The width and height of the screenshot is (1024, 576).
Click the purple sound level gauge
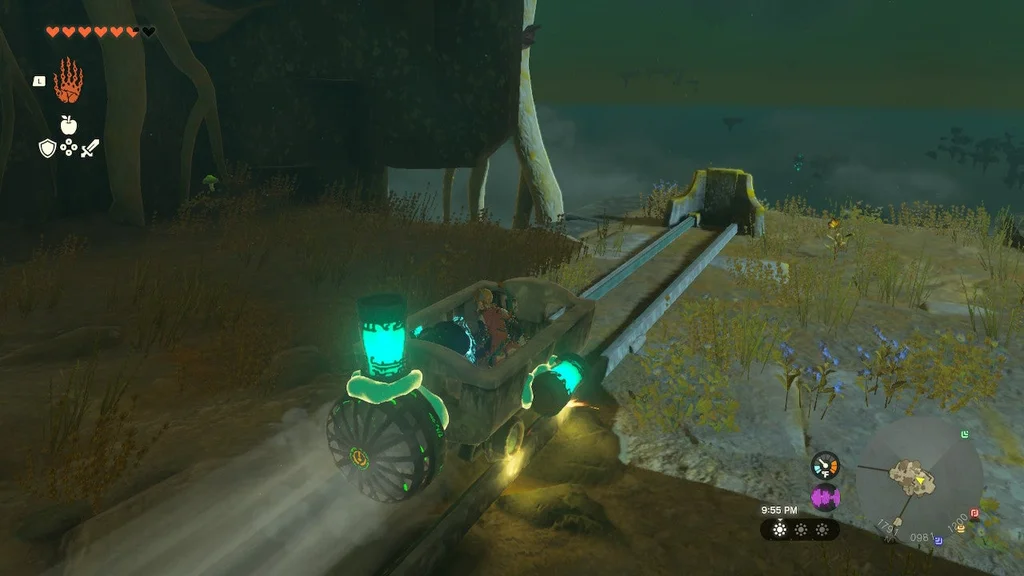825,496
